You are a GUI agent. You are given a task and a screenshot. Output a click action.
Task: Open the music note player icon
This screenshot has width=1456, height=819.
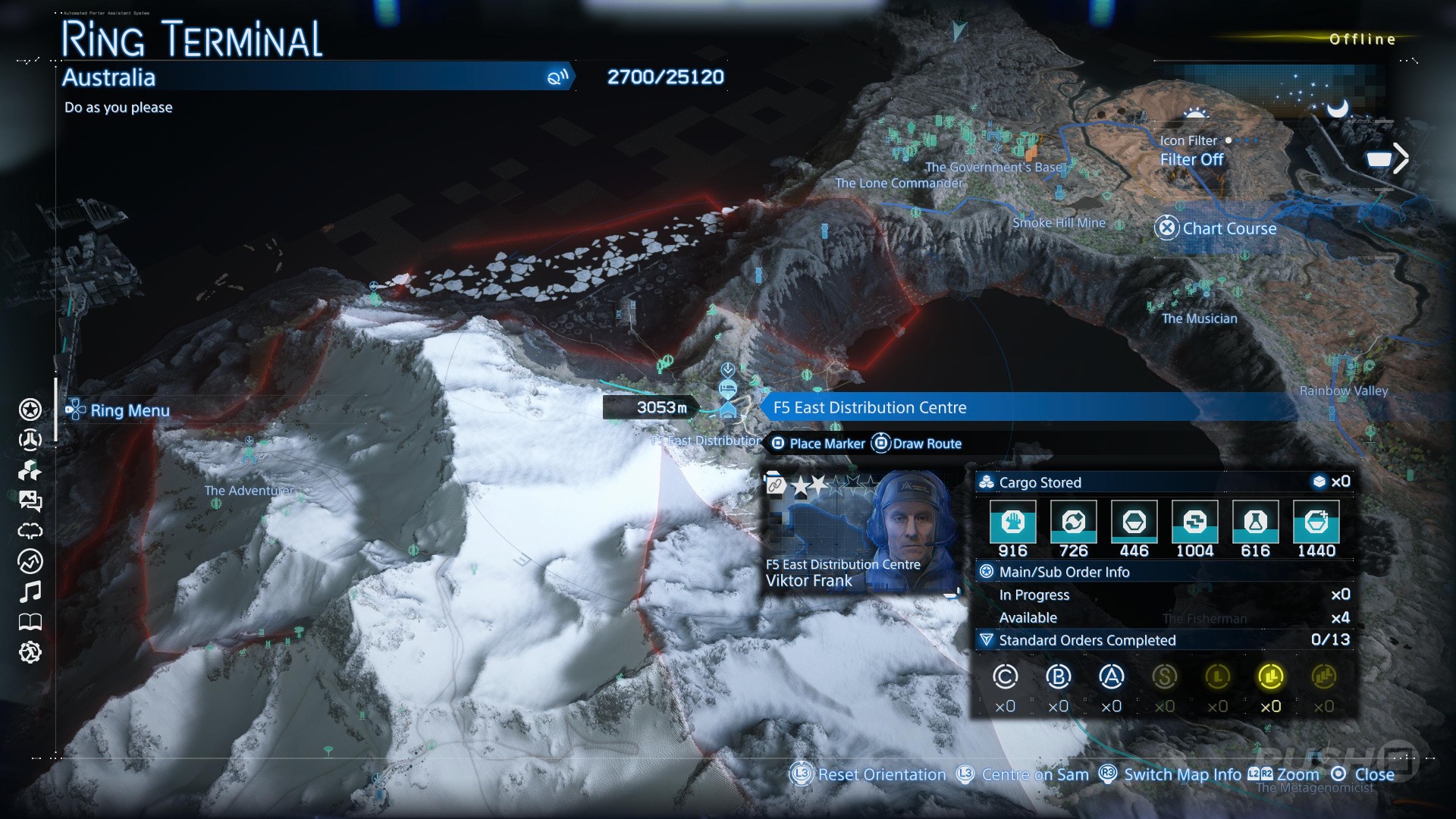pyautogui.click(x=30, y=591)
